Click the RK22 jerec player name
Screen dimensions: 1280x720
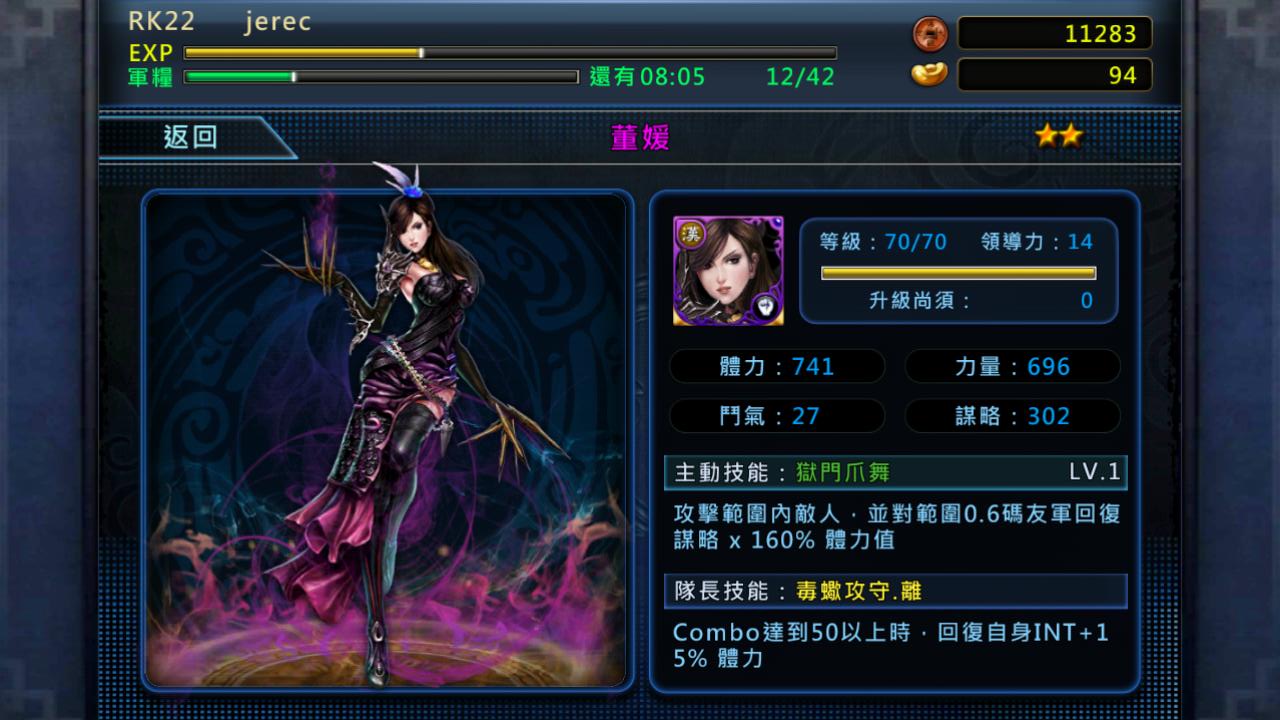(220, 21)
